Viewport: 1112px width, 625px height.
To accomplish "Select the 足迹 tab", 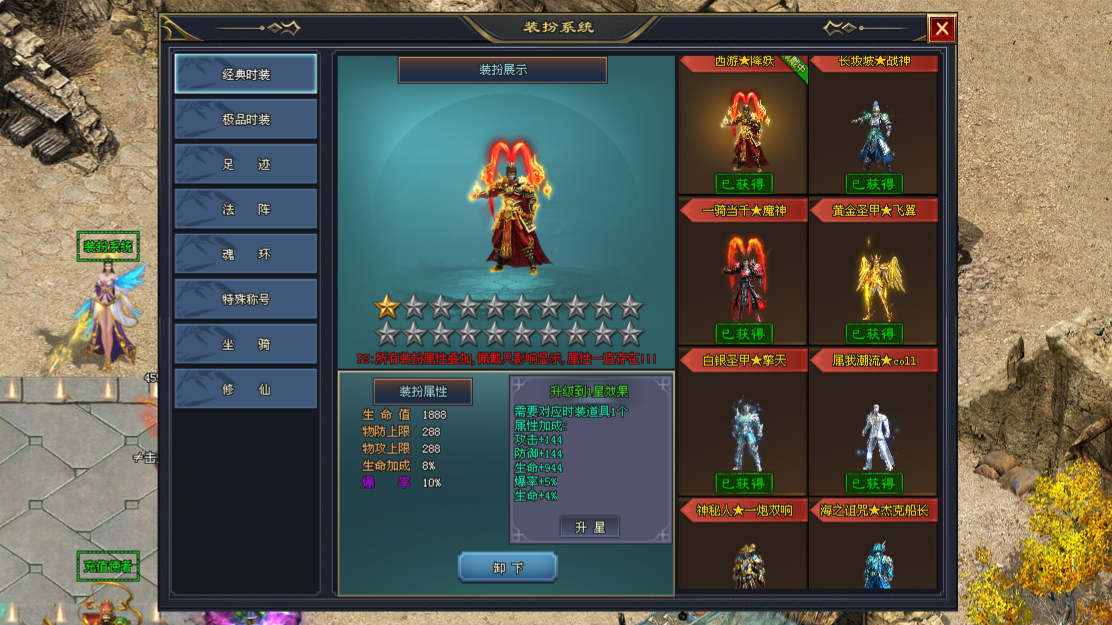I will click(246, 164).
